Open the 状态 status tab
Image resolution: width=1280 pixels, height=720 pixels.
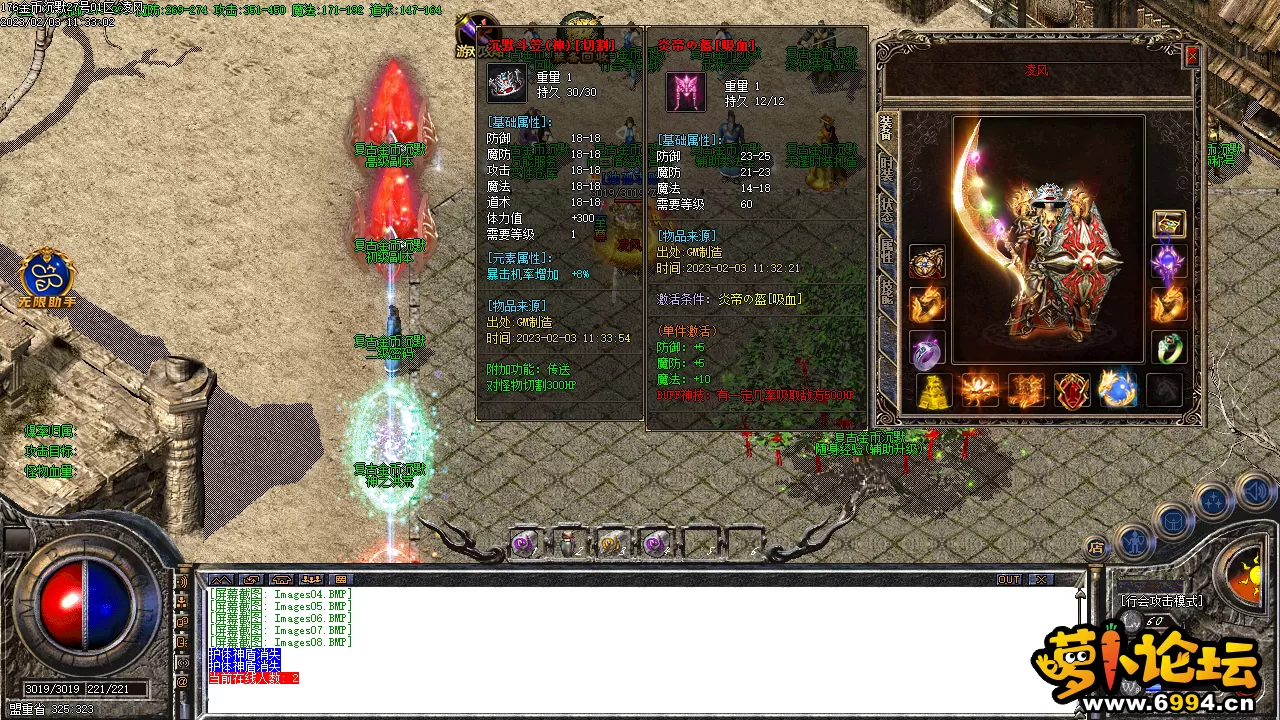pyautogui.click(x=887, y=209)
